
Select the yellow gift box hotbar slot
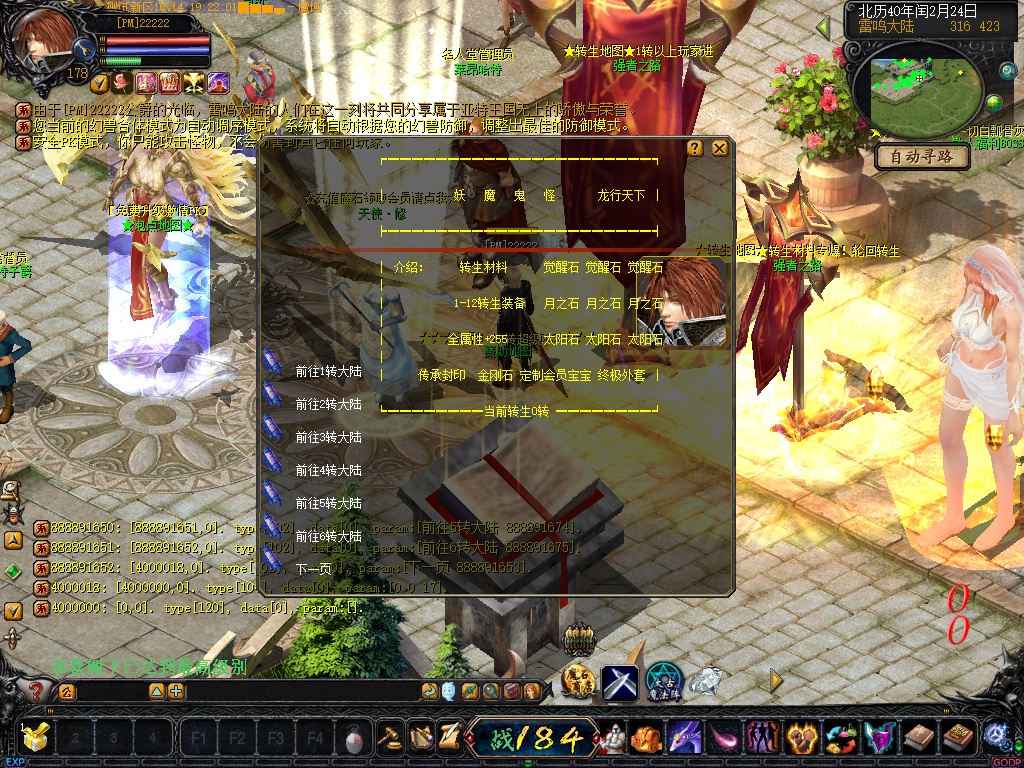point(36,738)
